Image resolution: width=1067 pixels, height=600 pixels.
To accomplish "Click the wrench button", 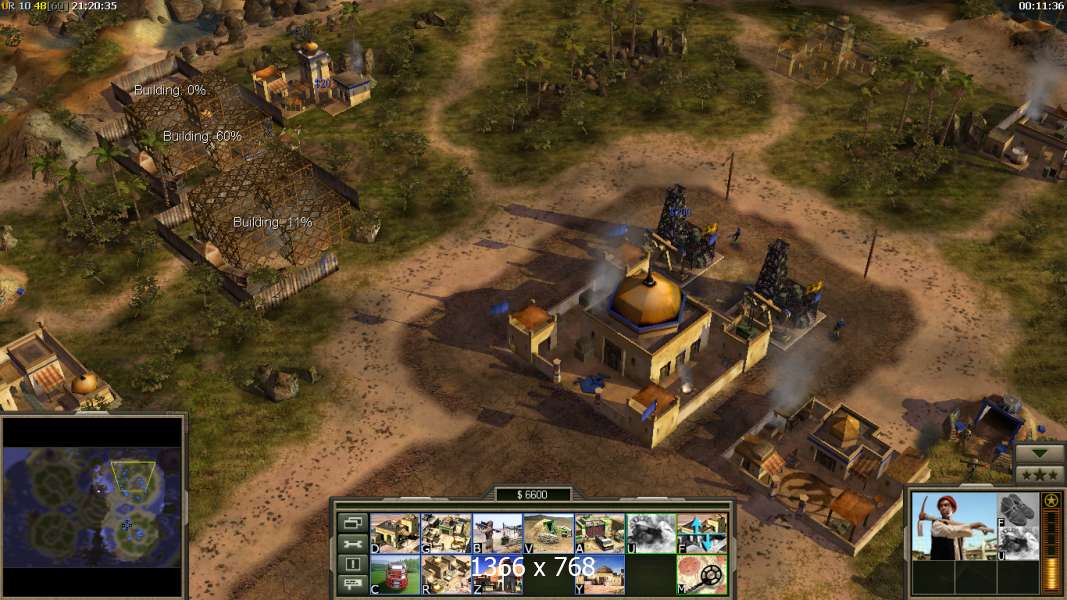I will pyautogui.click(x=352, y=544).
